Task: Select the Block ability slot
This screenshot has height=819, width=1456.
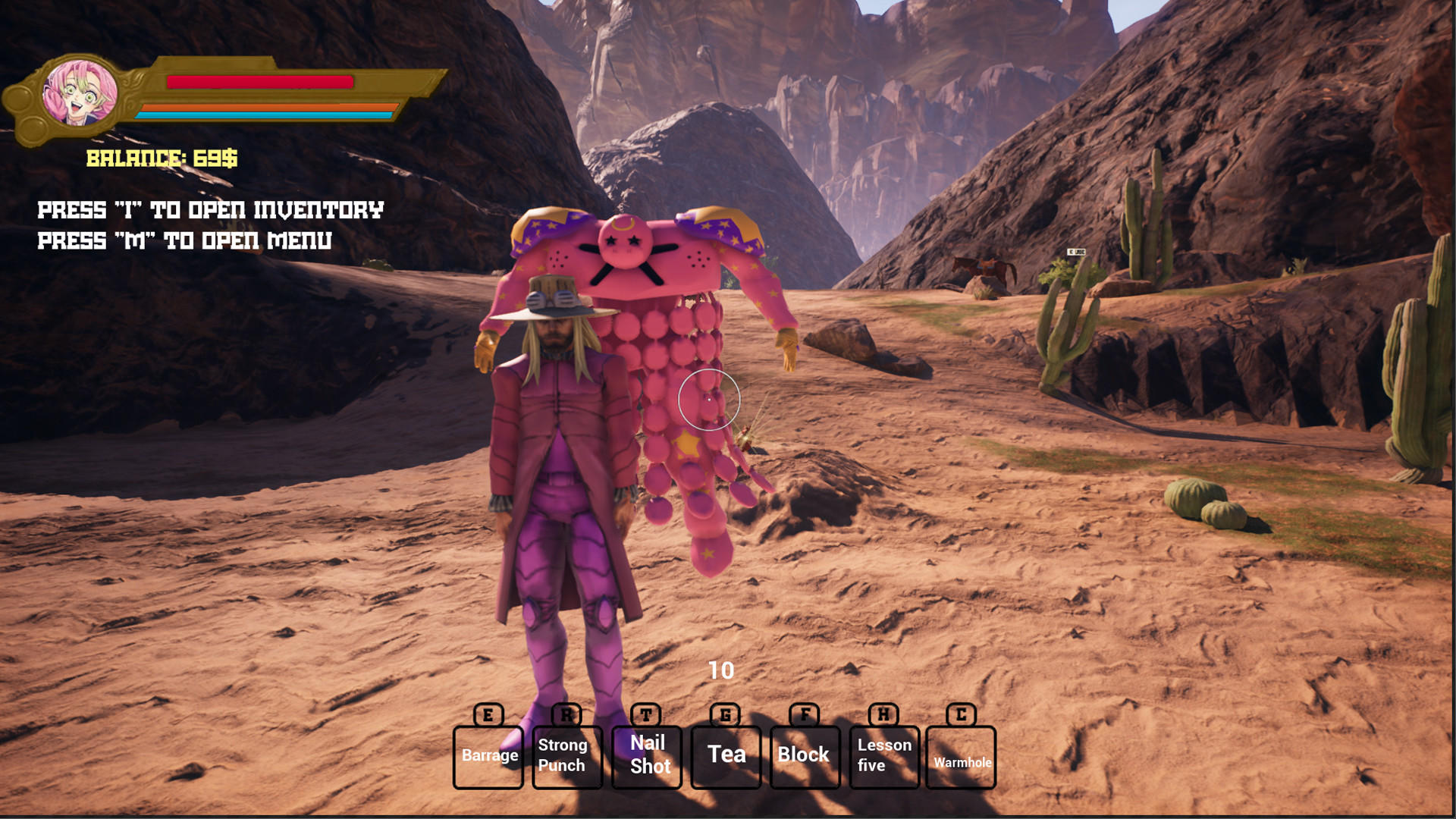Action: [x=804, y=755]
